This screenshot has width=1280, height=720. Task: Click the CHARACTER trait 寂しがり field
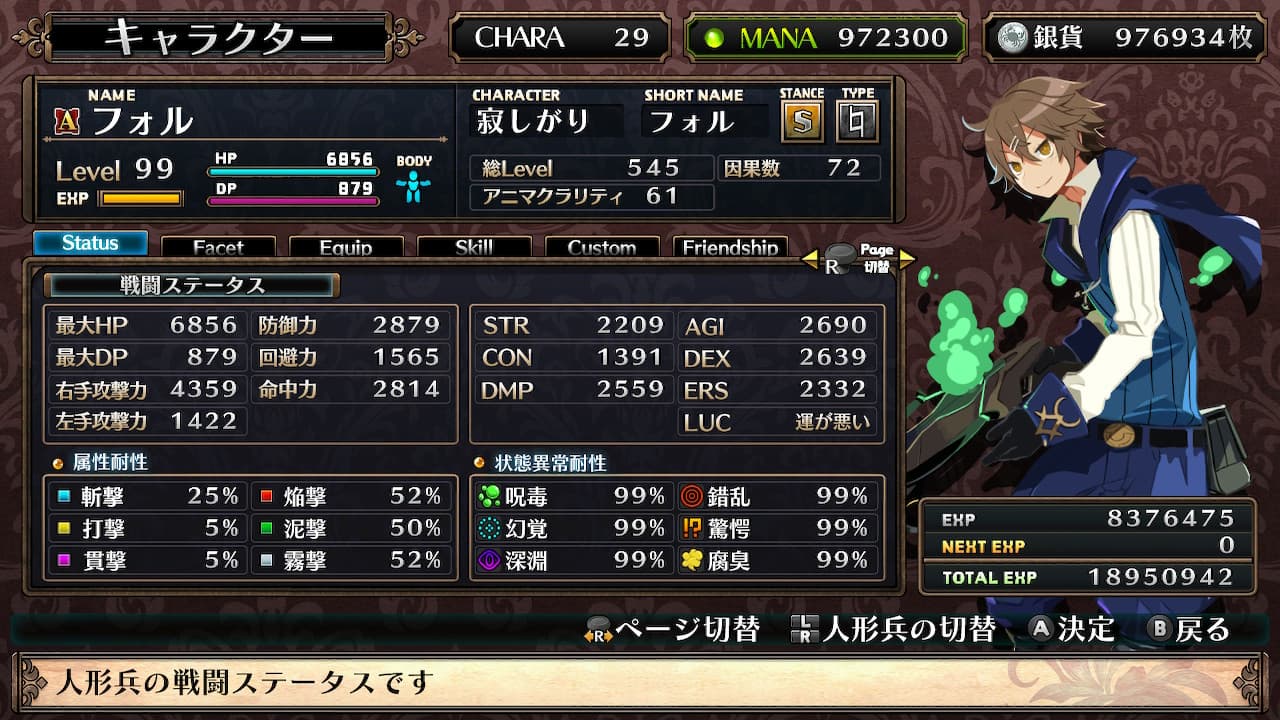point(545,122)
